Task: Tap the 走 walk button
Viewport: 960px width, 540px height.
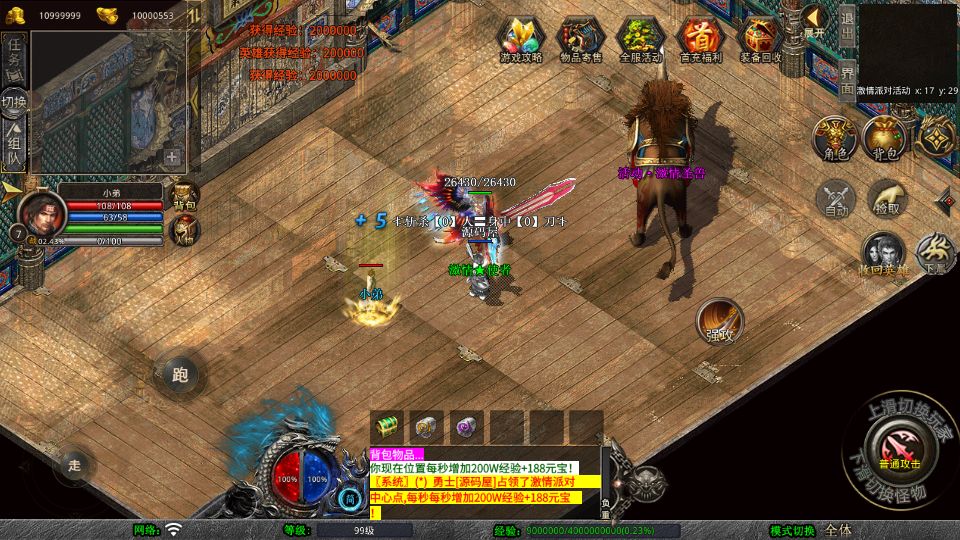Action: click(x=74, y=464)
